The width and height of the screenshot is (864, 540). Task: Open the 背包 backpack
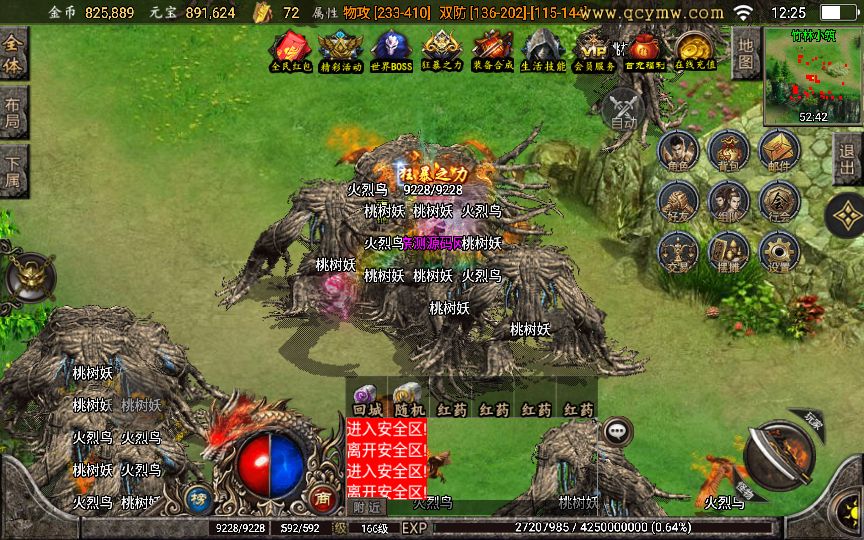(728, 152)
